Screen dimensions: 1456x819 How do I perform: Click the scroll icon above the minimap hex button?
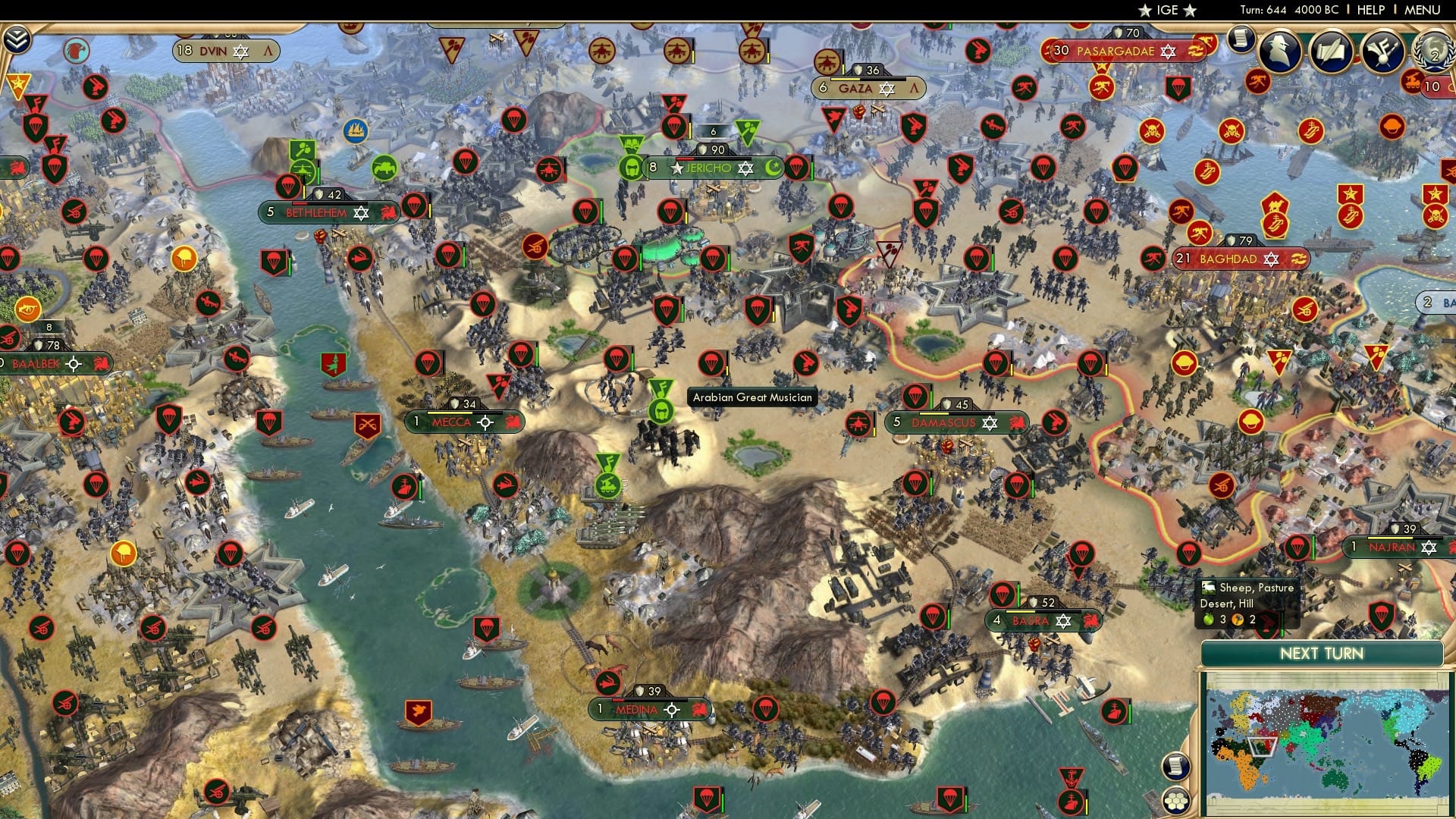[1177, 767]
